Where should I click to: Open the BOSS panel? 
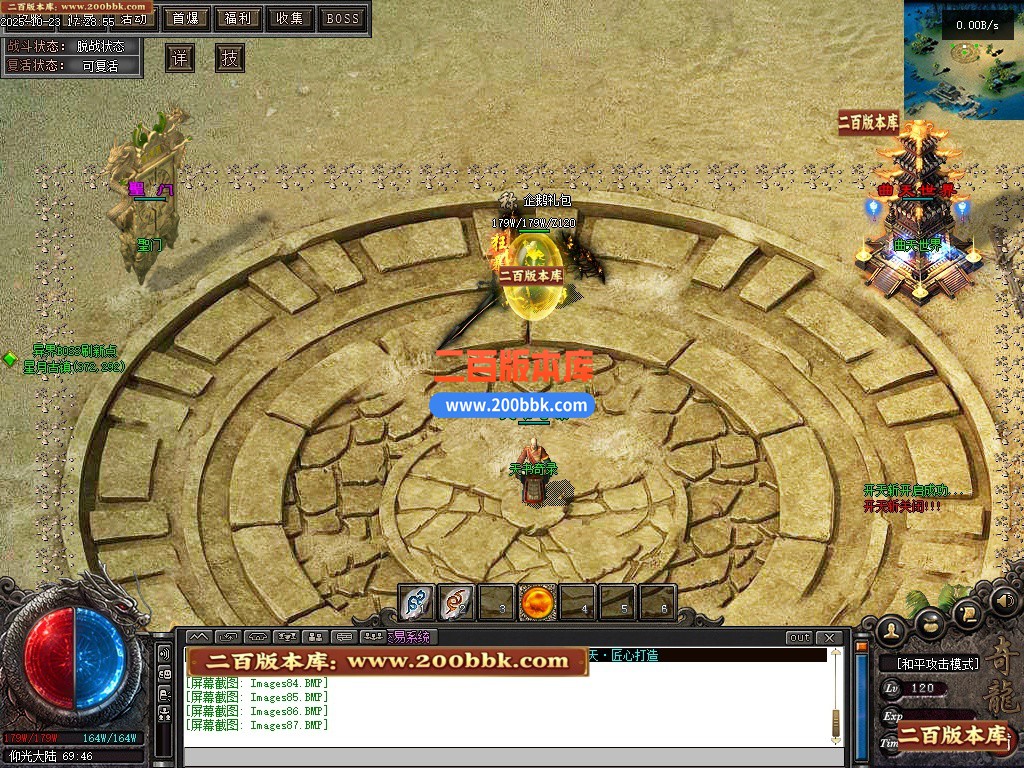pos(343,18)
